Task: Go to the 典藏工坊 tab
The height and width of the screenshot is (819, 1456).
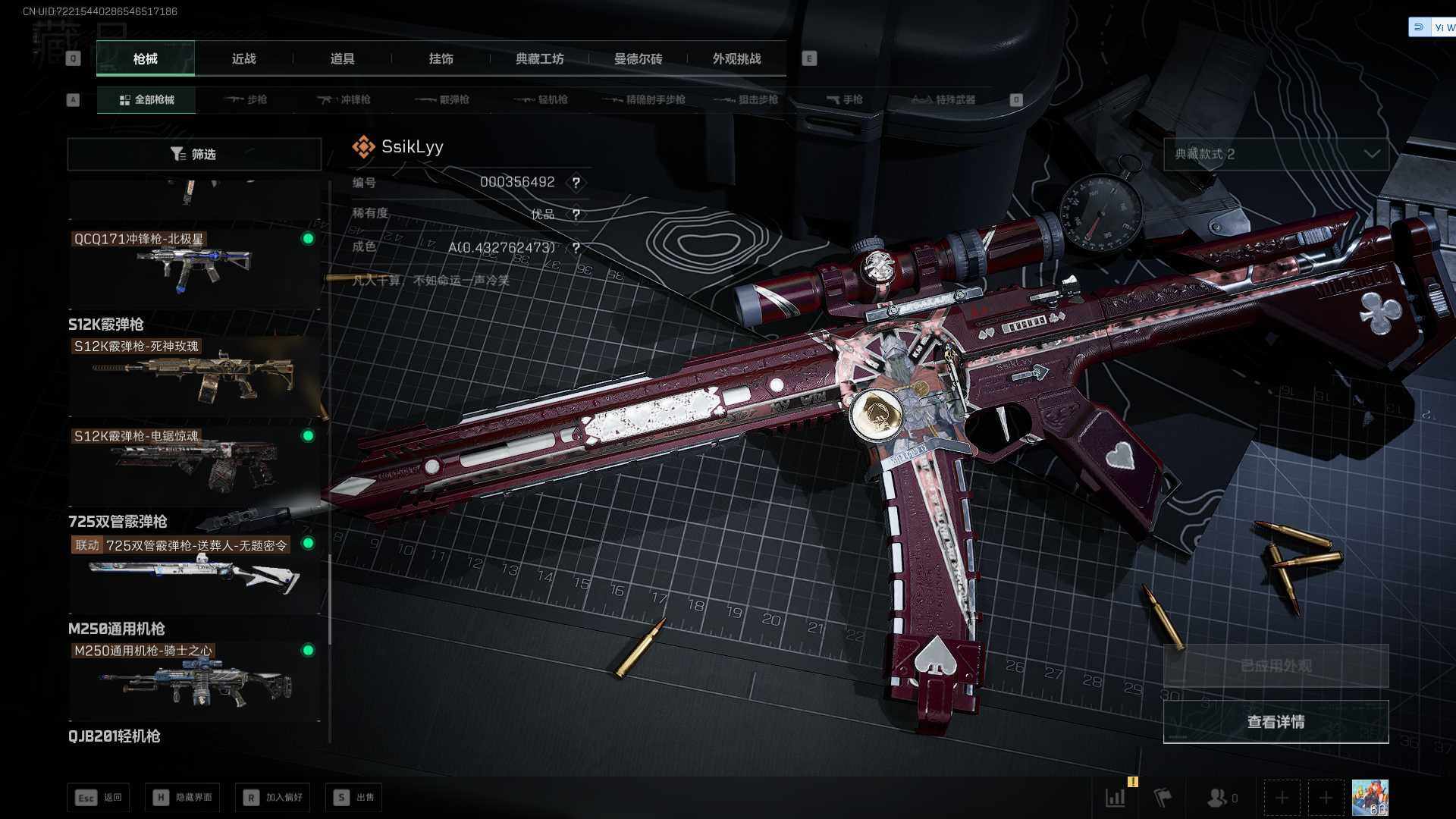Action: 539,58
